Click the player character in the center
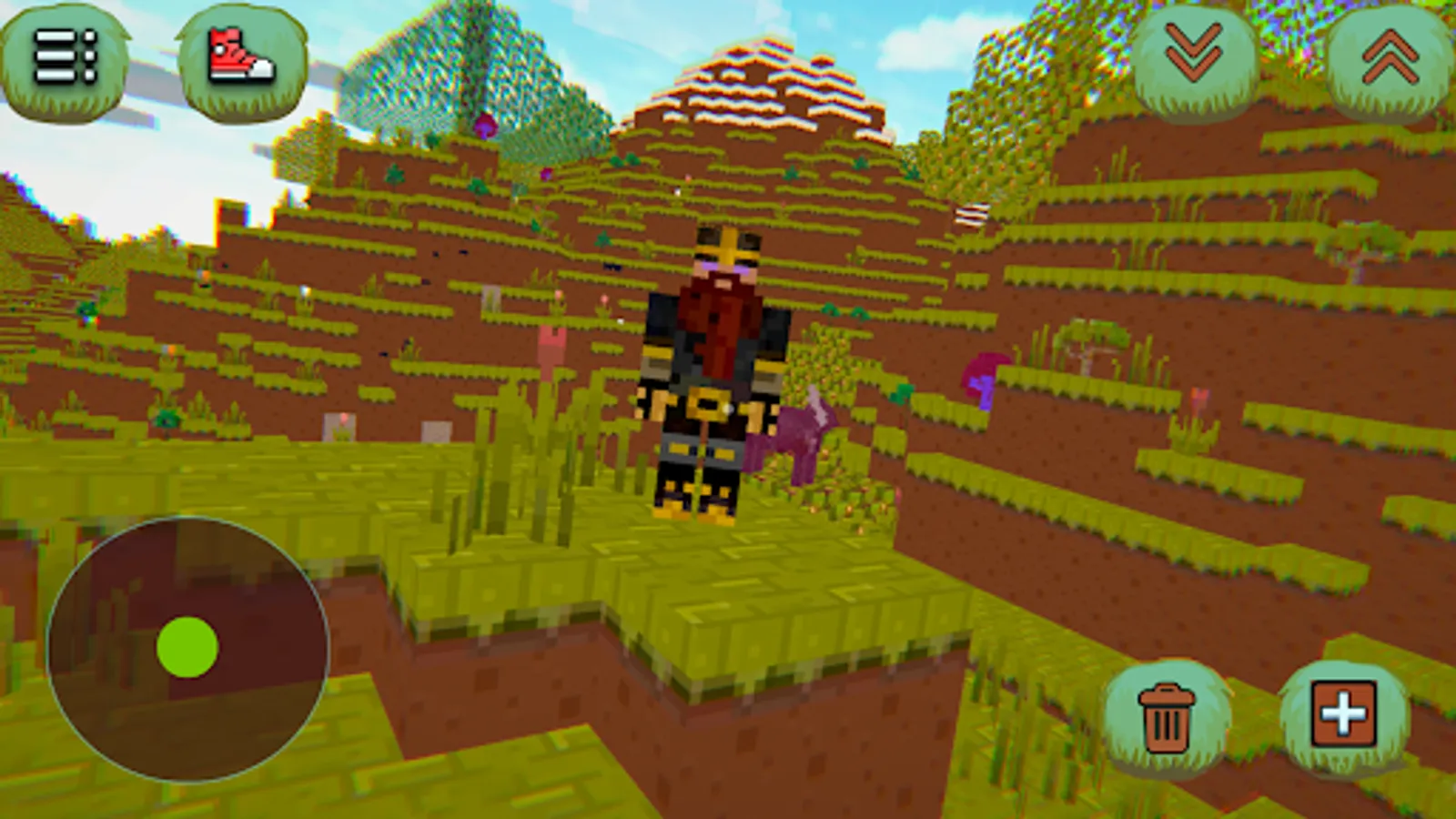1456x819 pixels. click(x=714, y=382)
